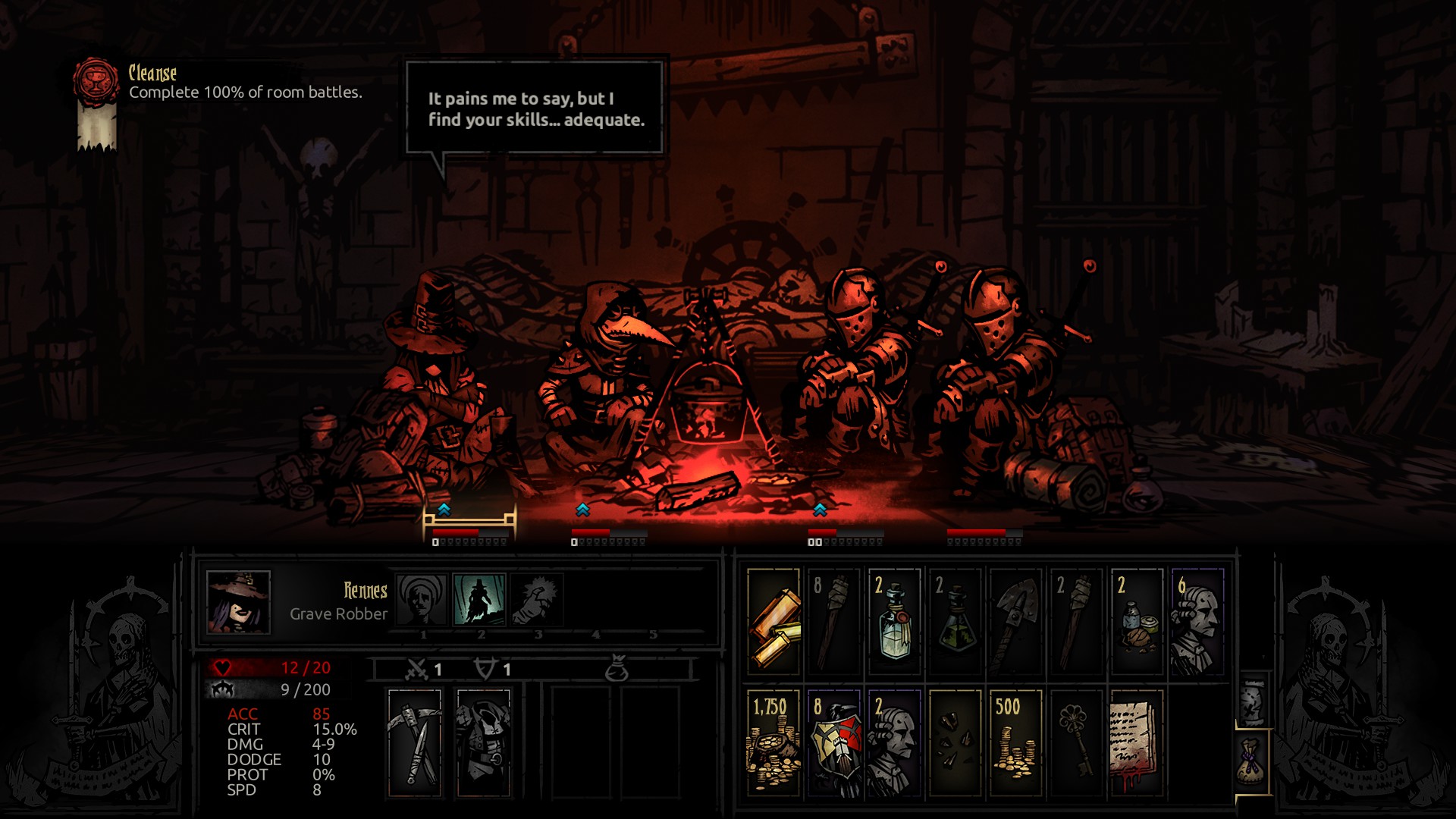1456x819 pixels.
Task: Activate the highlighted hatted silhouette camping skill
Action: click(x=479, y=600)
